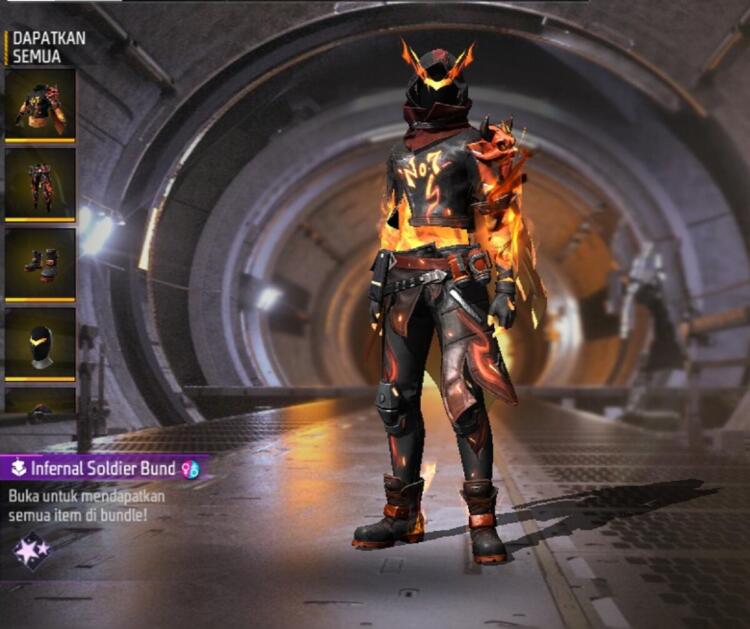Select the Dapatkan Semua header
Viewport: 750px width, 629px height.
pos(48,46)
